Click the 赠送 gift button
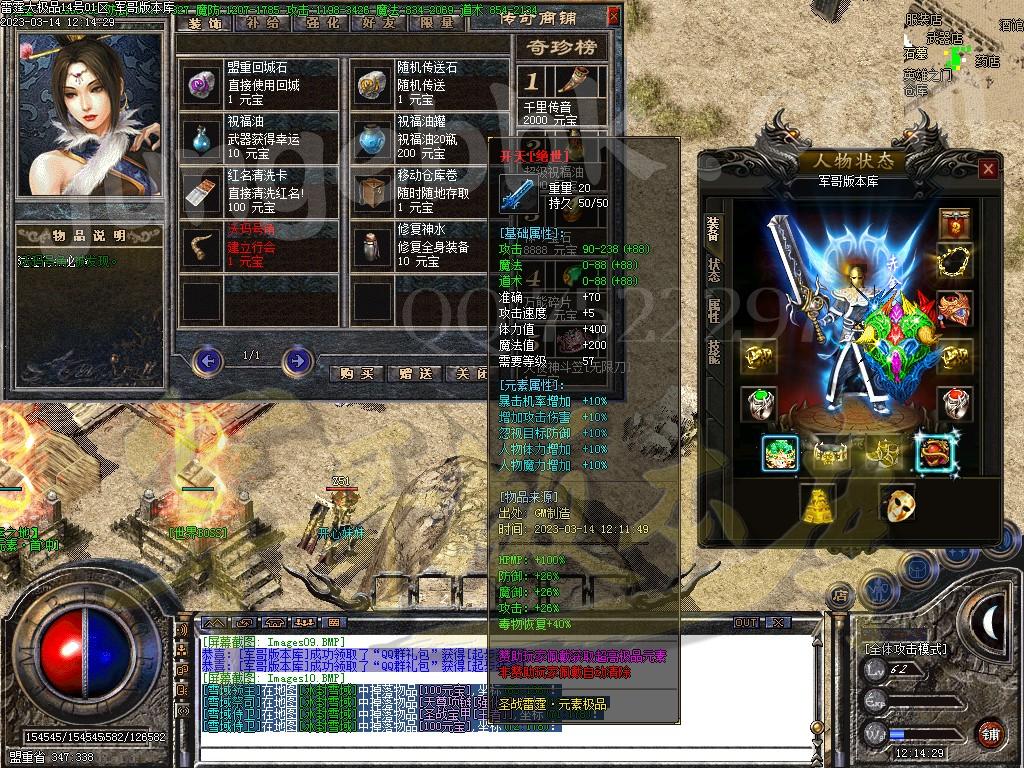The image size is (1024, 768). (x=414, y=373)
